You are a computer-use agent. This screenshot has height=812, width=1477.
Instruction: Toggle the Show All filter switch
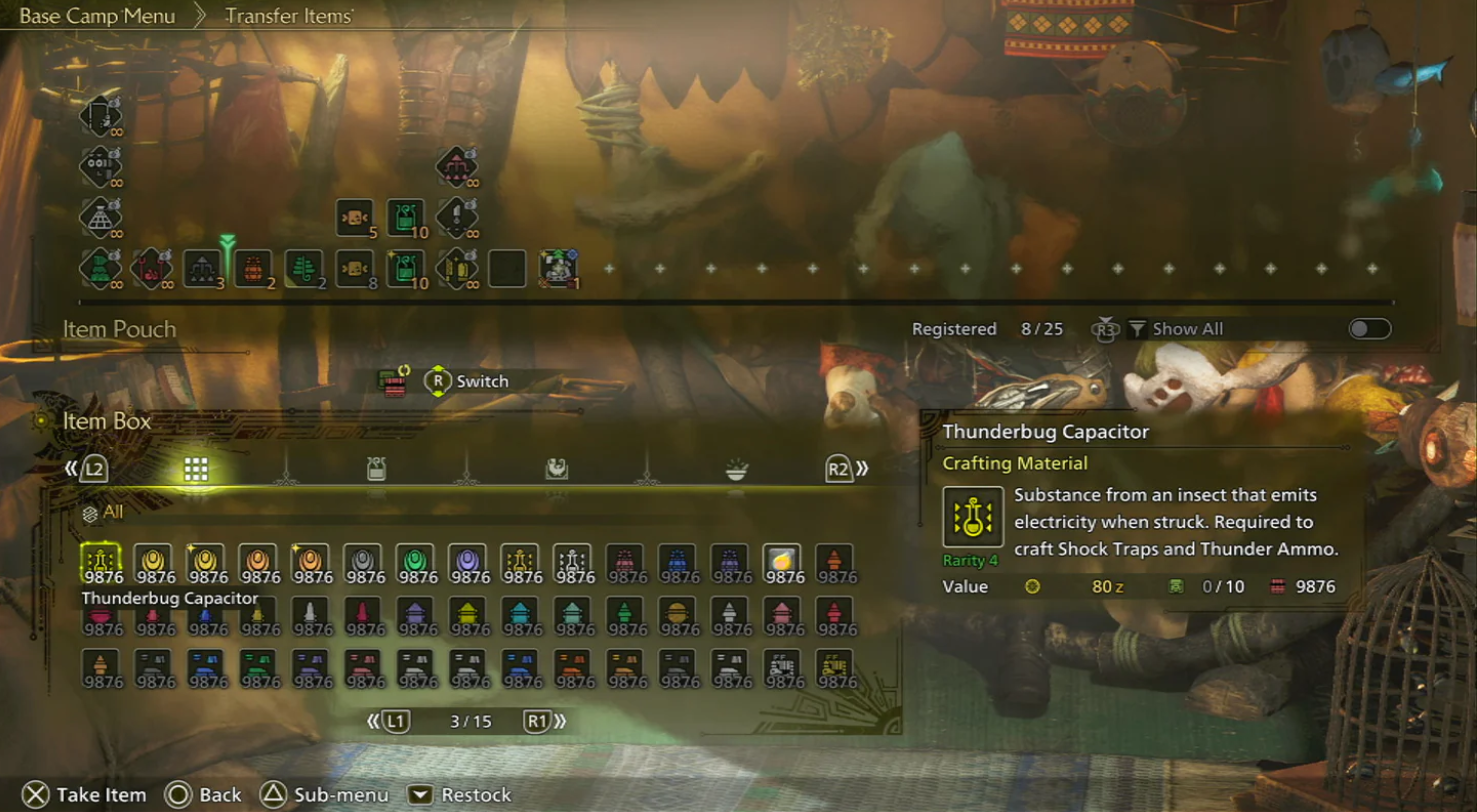tap(1369, 329)
